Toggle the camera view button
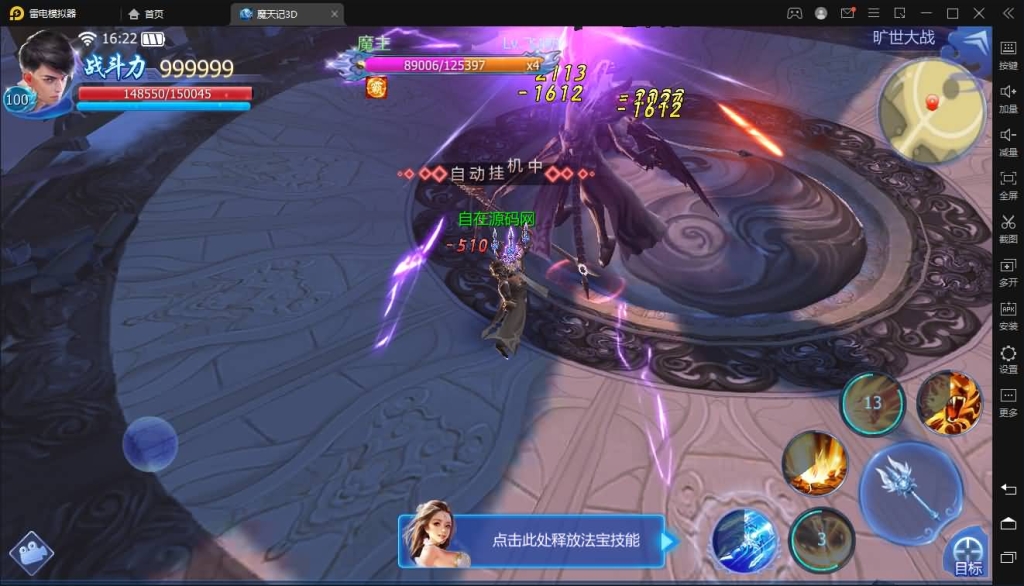Screen dimensions: 1024x586 pyautogui.click(x=31, y=553)
